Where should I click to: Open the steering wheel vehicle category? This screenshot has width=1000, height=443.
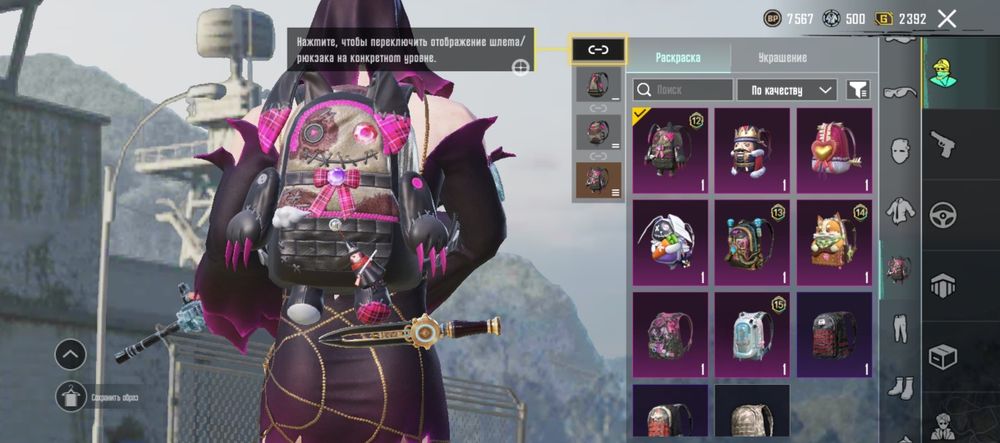pos(942,215)
